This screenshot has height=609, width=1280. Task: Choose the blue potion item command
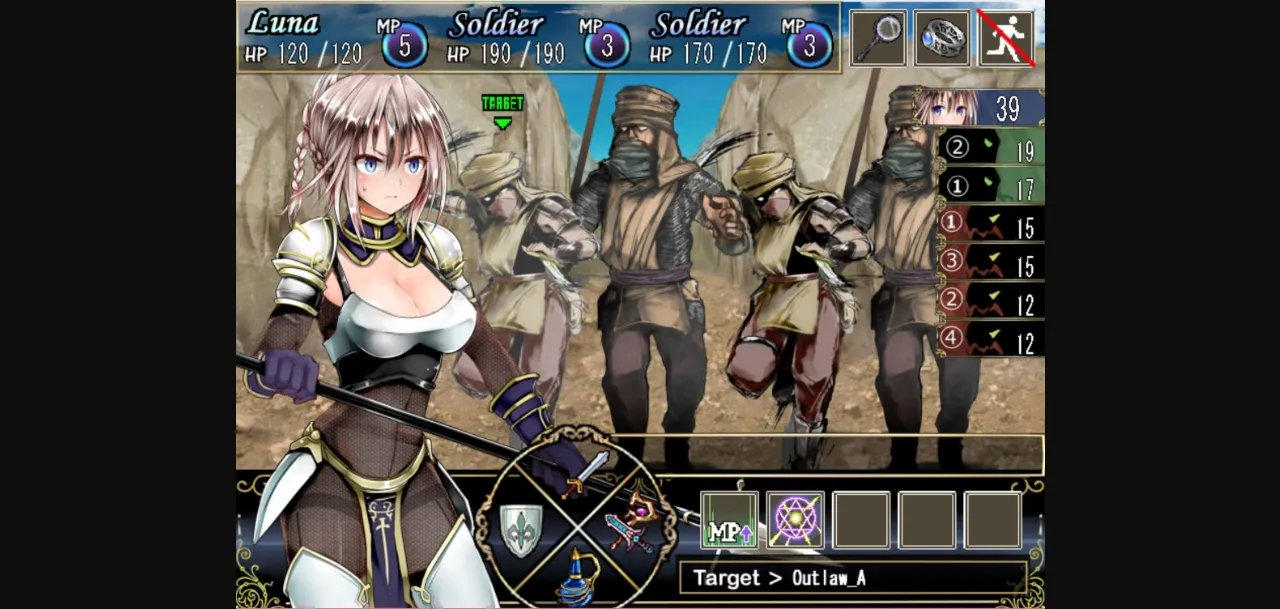click(577, 577)
